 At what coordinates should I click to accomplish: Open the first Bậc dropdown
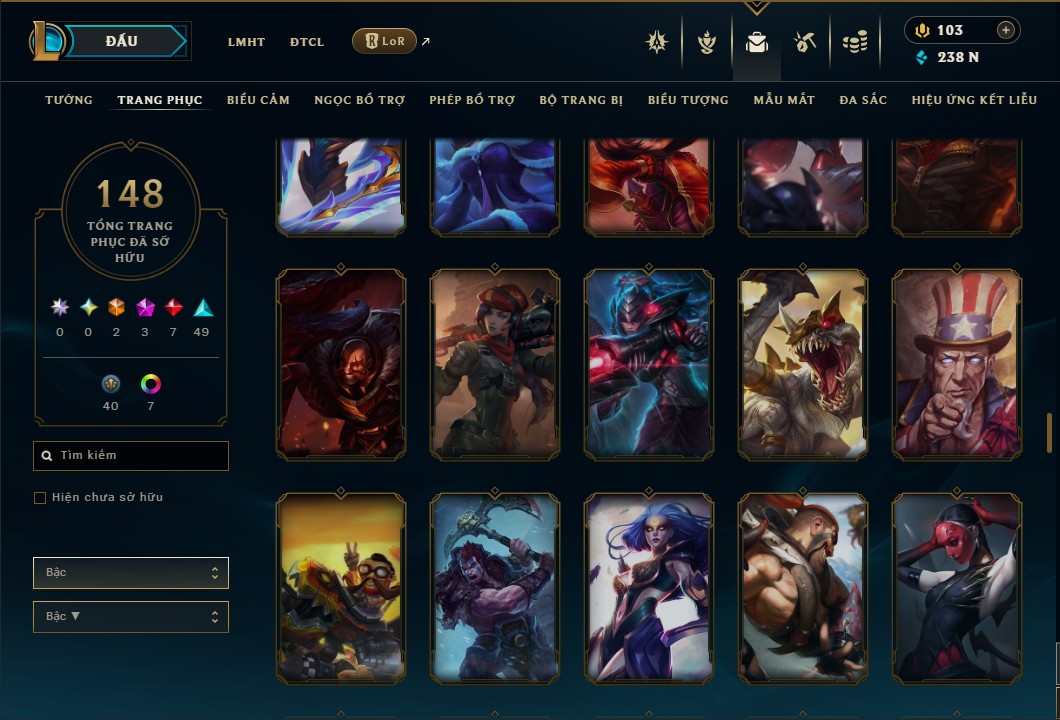[131, 573]
